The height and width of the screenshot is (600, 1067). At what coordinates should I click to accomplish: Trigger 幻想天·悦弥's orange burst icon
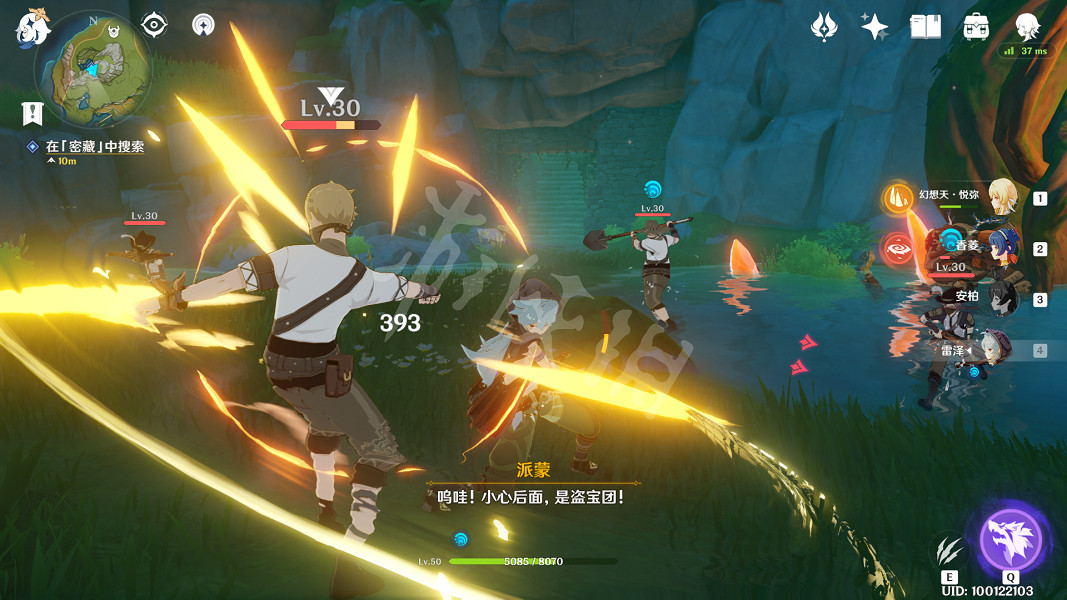click(897, 197)
